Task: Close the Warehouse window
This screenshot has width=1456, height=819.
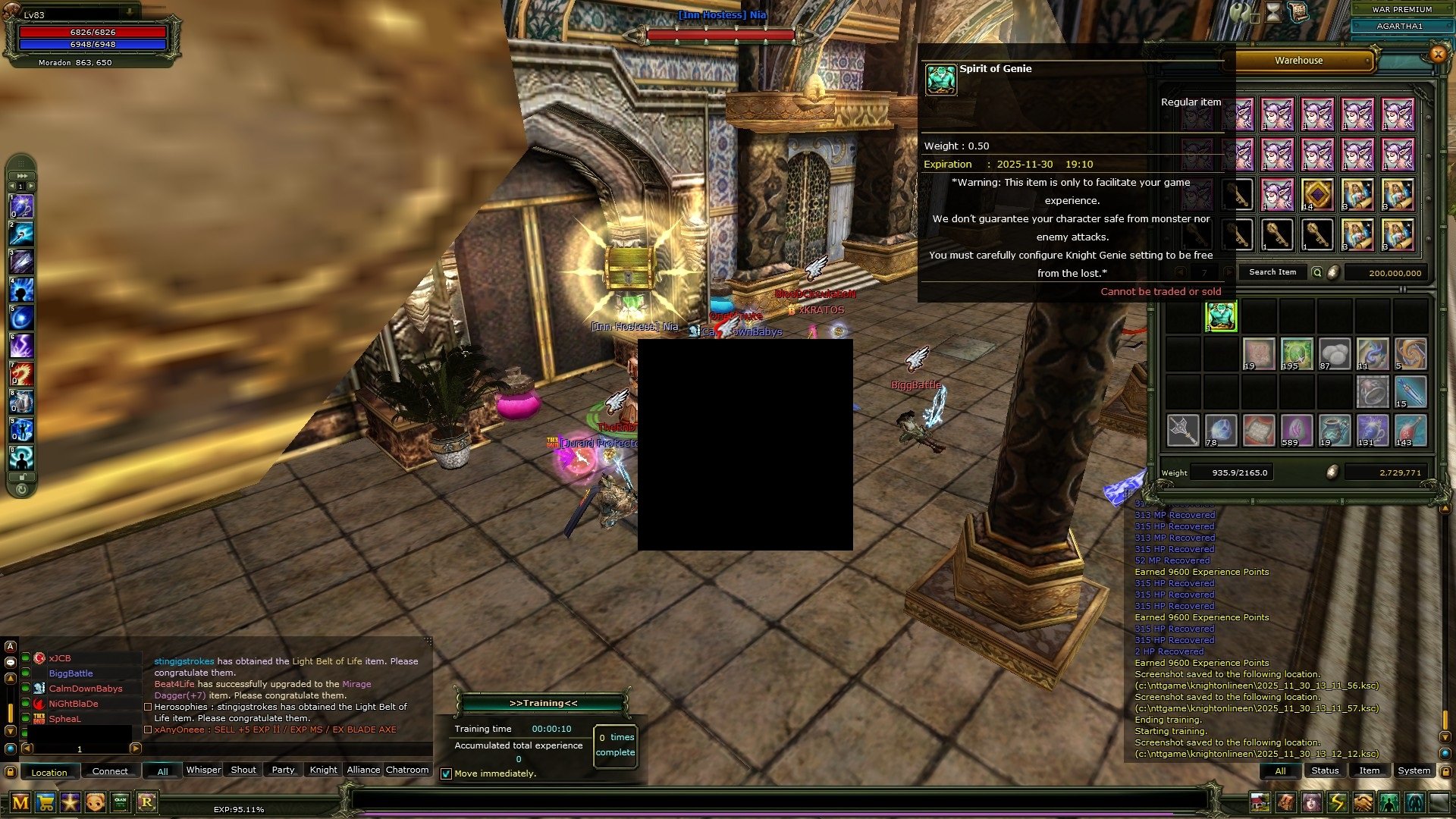Action: pyautogui.click(x=1437, y=54)
